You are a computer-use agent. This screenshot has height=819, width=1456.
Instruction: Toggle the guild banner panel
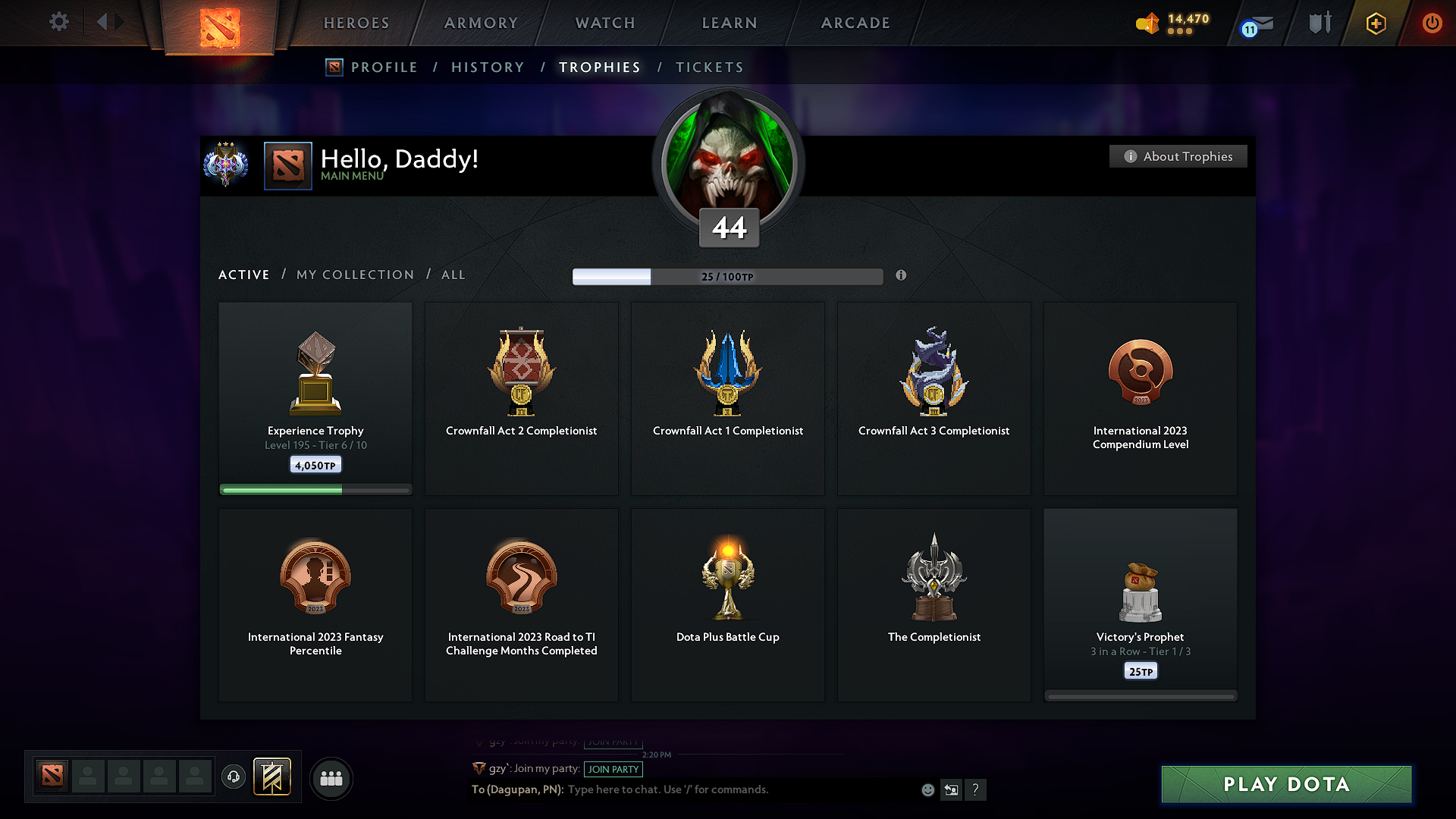pos(273,777)
